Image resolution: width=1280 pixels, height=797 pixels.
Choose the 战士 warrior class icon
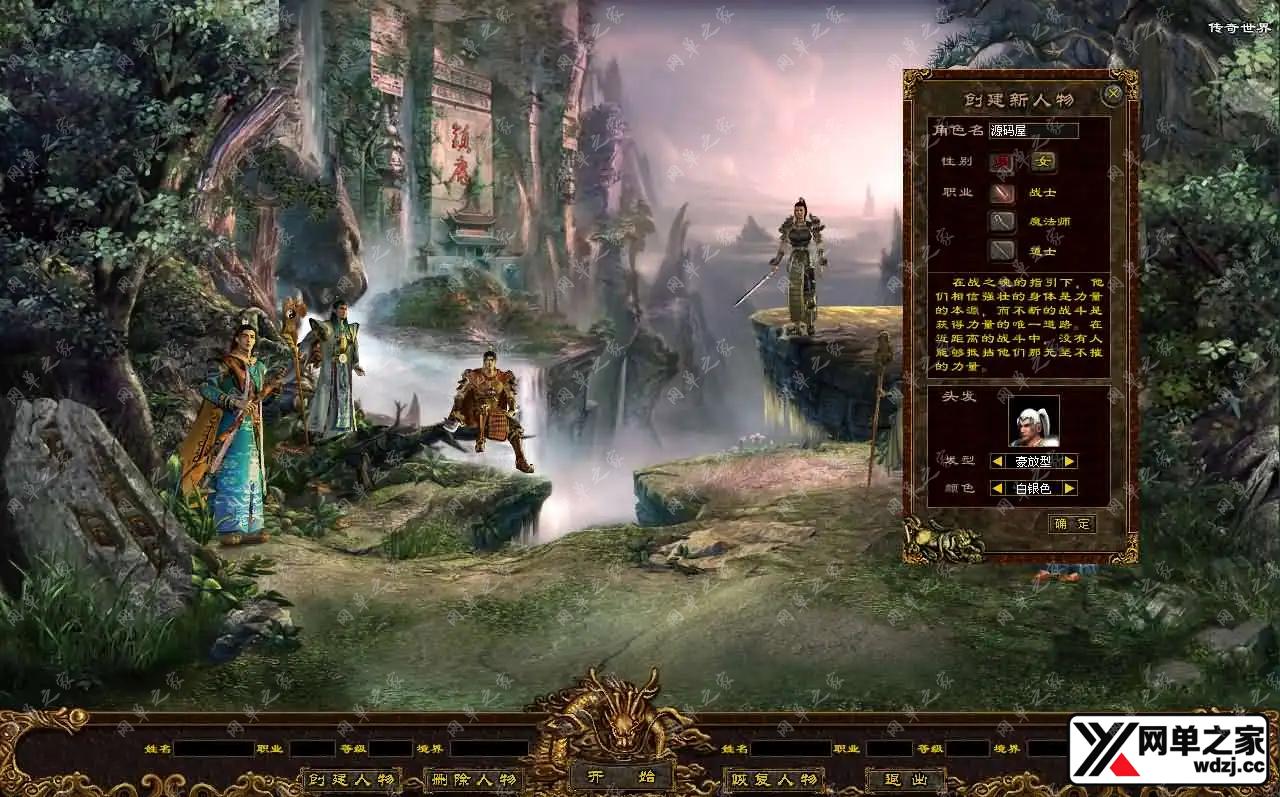1002,193
